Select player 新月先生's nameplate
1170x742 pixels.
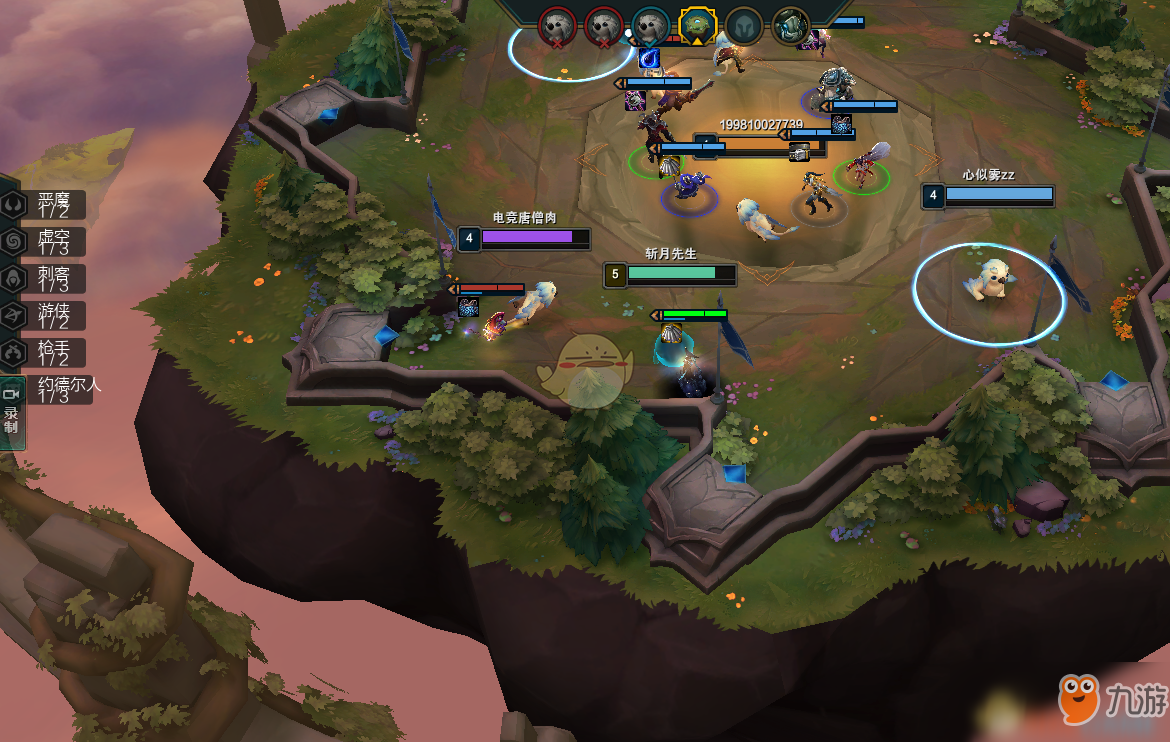[671, 273]
